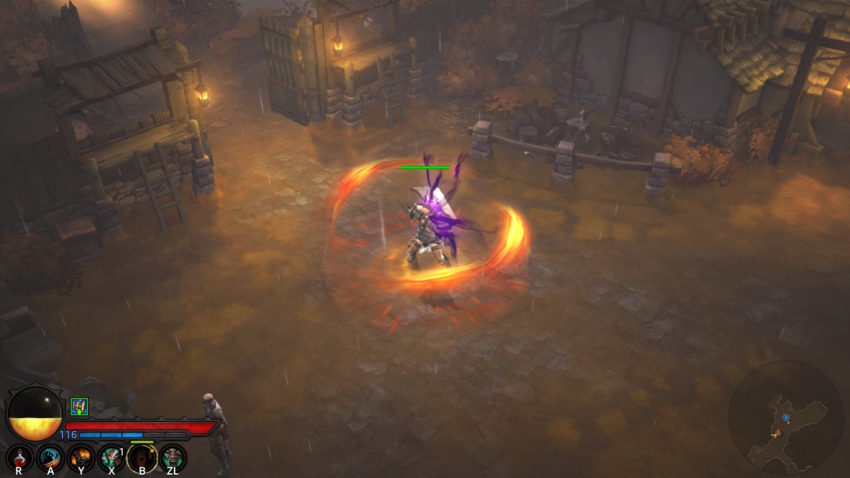Activate the green-faced skill above ZL
Screen dimensions: 850x478
click(172, 456)
